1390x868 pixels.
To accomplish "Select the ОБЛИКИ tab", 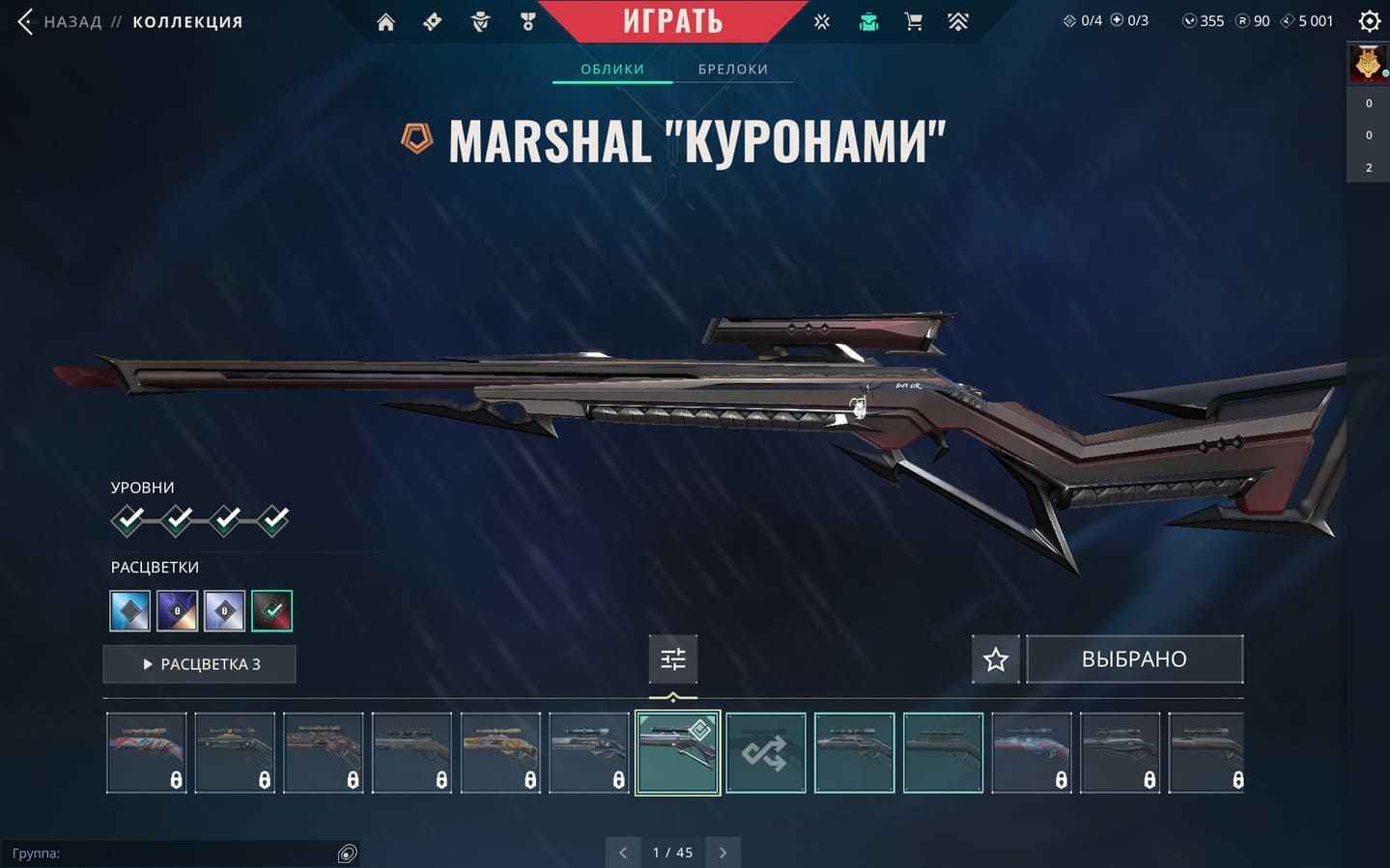I will tap(612, 70).
